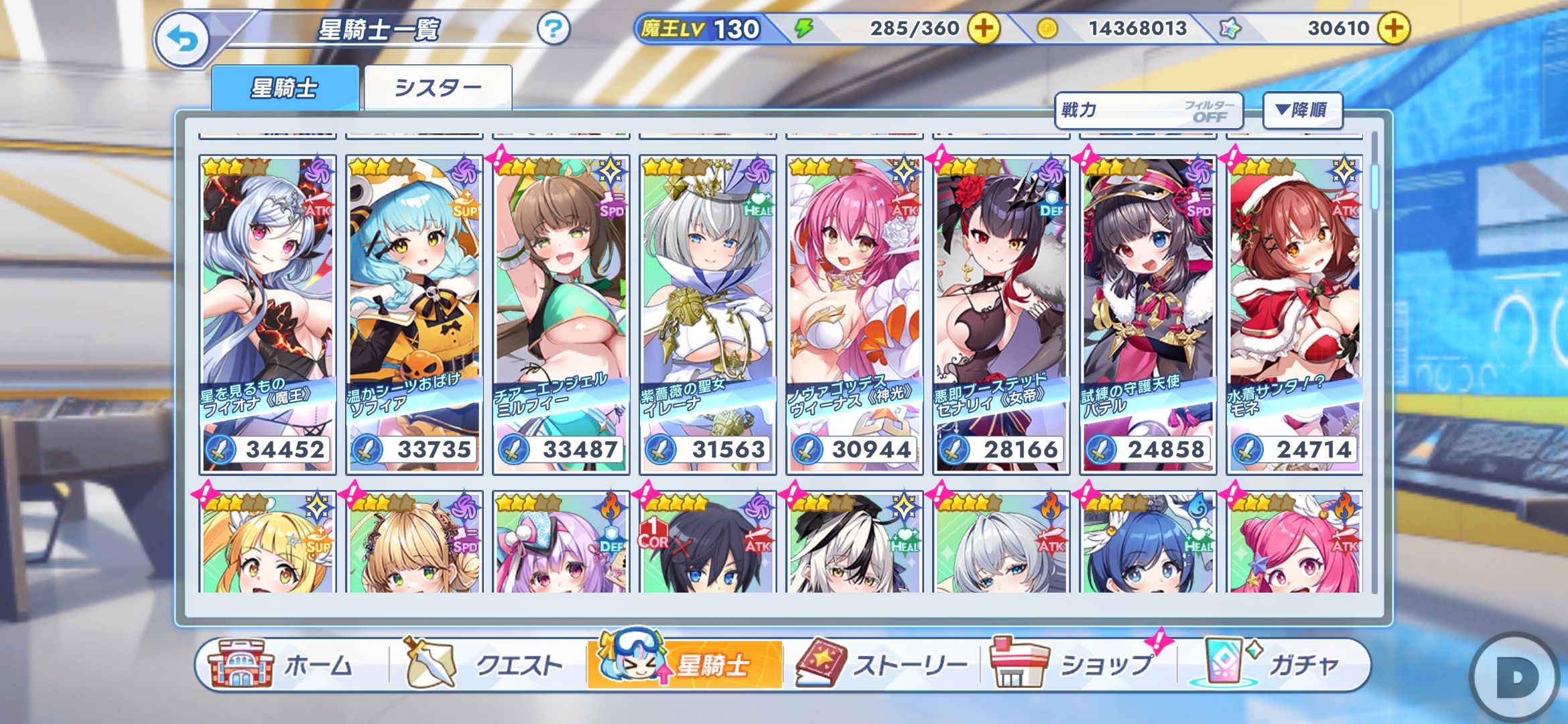This screenshot has width=1568, height=724.
Task: Open the 戦力 sort filter dropdown
Action: coord(1148,111)
